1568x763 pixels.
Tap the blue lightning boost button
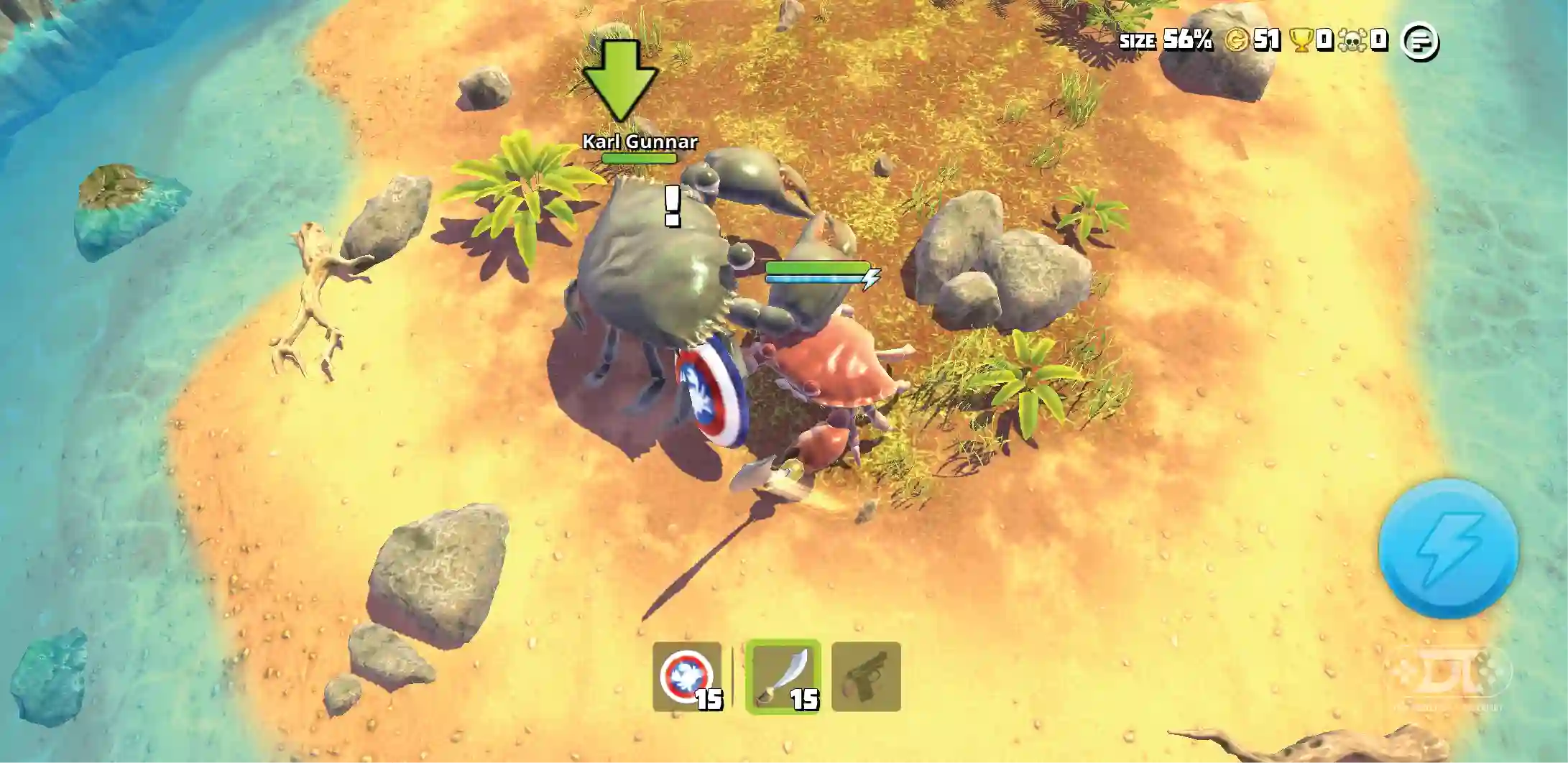point(1448,549)
